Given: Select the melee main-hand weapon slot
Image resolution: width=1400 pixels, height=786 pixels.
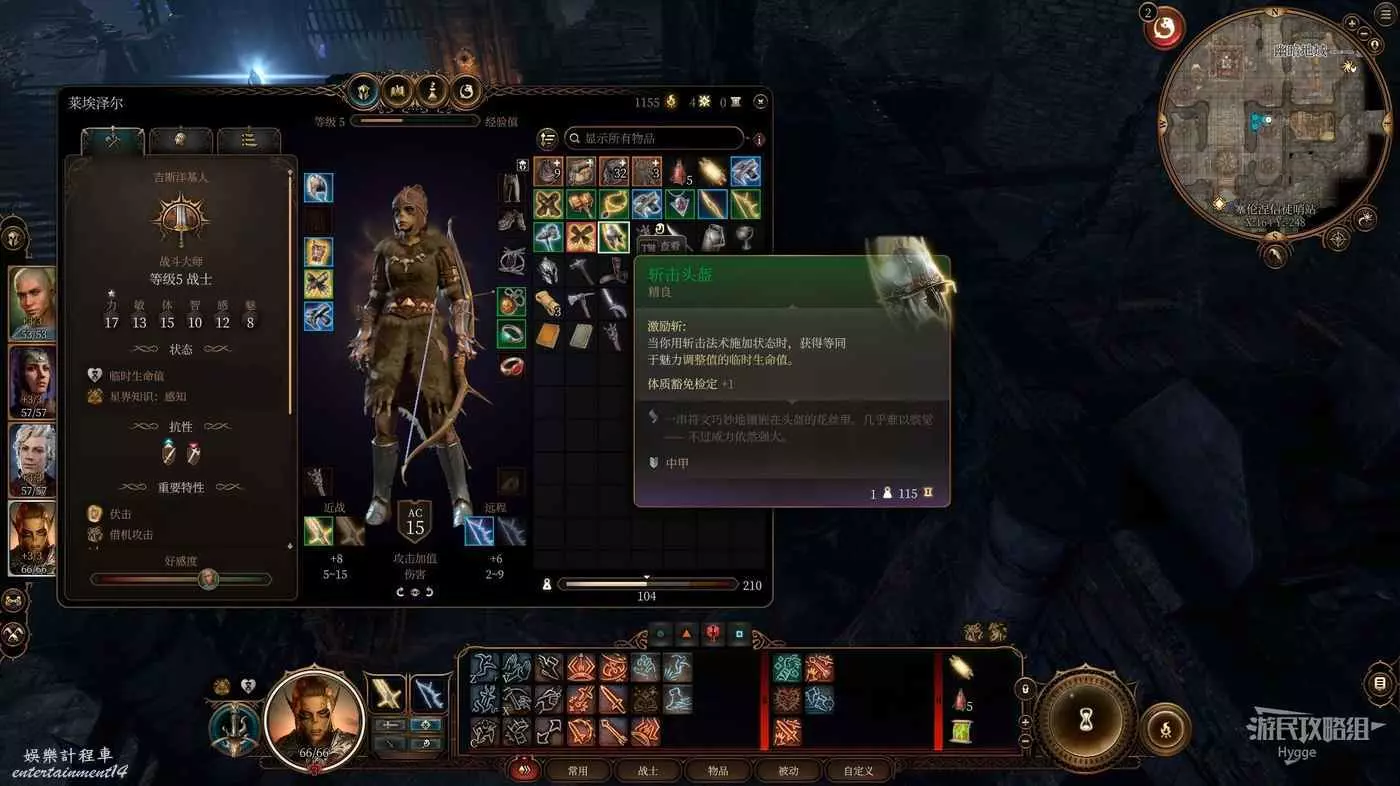Looking at the screenshot, I should click(x=319, y=531).
